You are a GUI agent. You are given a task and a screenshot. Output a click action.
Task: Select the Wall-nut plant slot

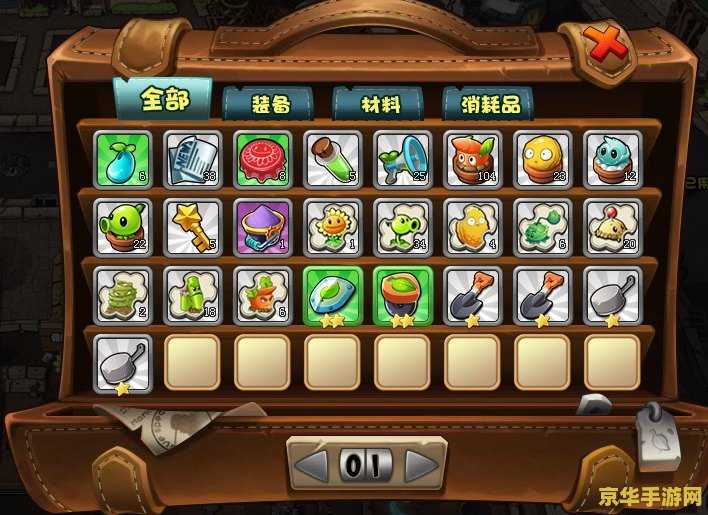click(x=543, y=159)
